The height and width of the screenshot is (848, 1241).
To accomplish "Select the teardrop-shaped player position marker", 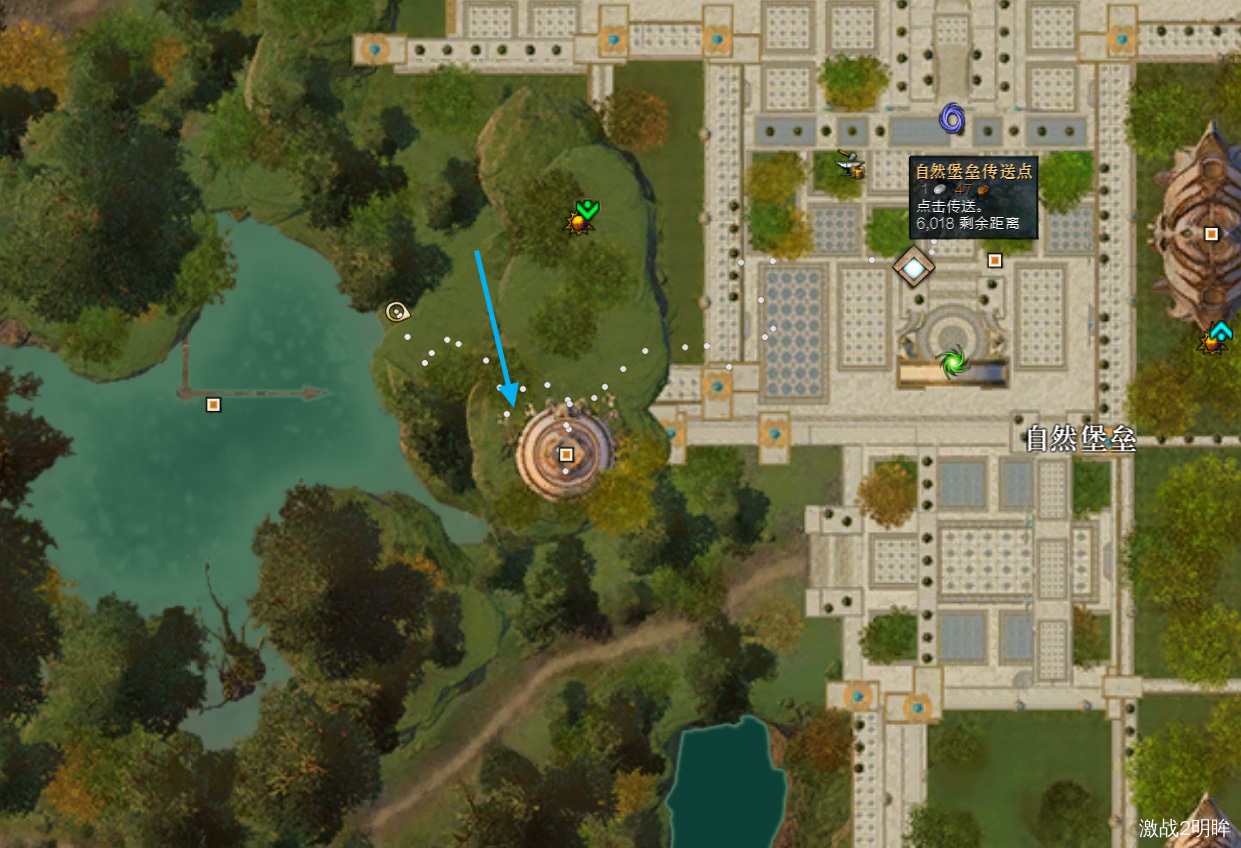I will coord(397,312).
